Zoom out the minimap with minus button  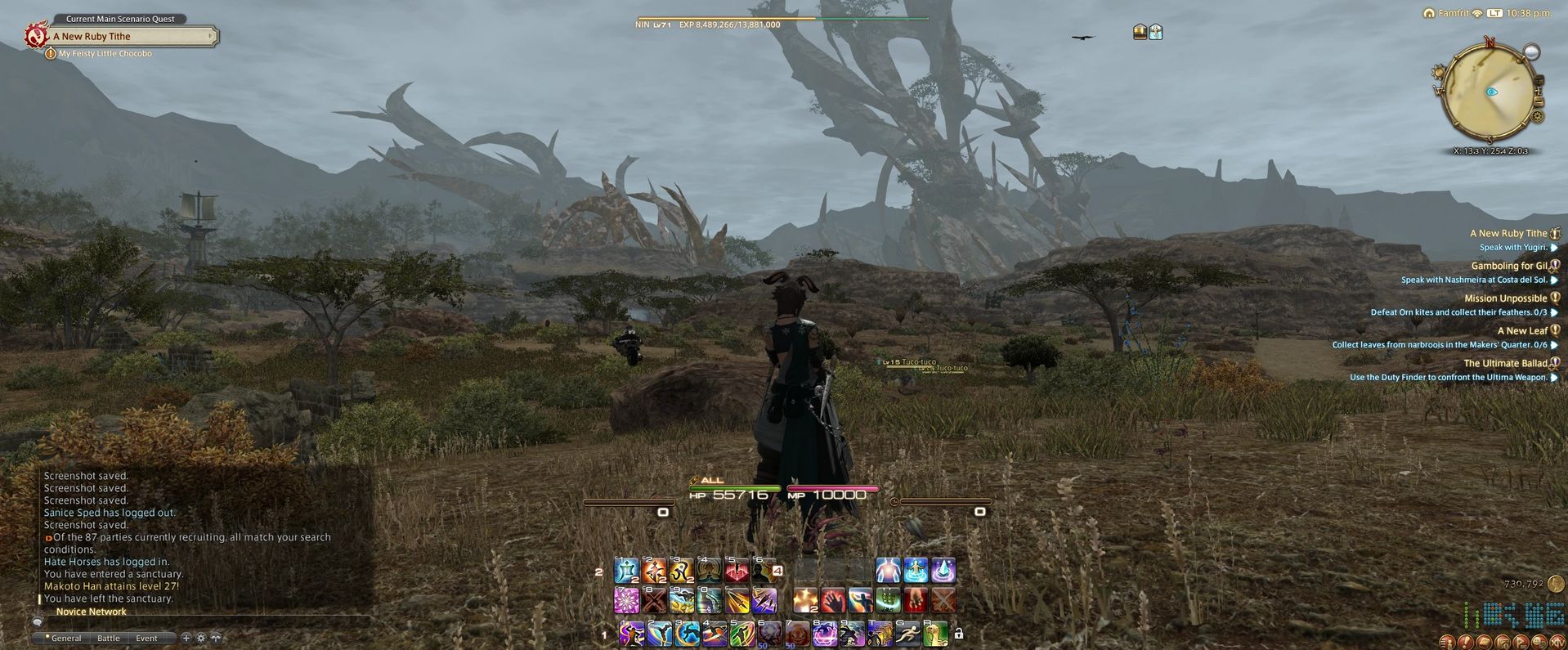tap(1539, 103)
